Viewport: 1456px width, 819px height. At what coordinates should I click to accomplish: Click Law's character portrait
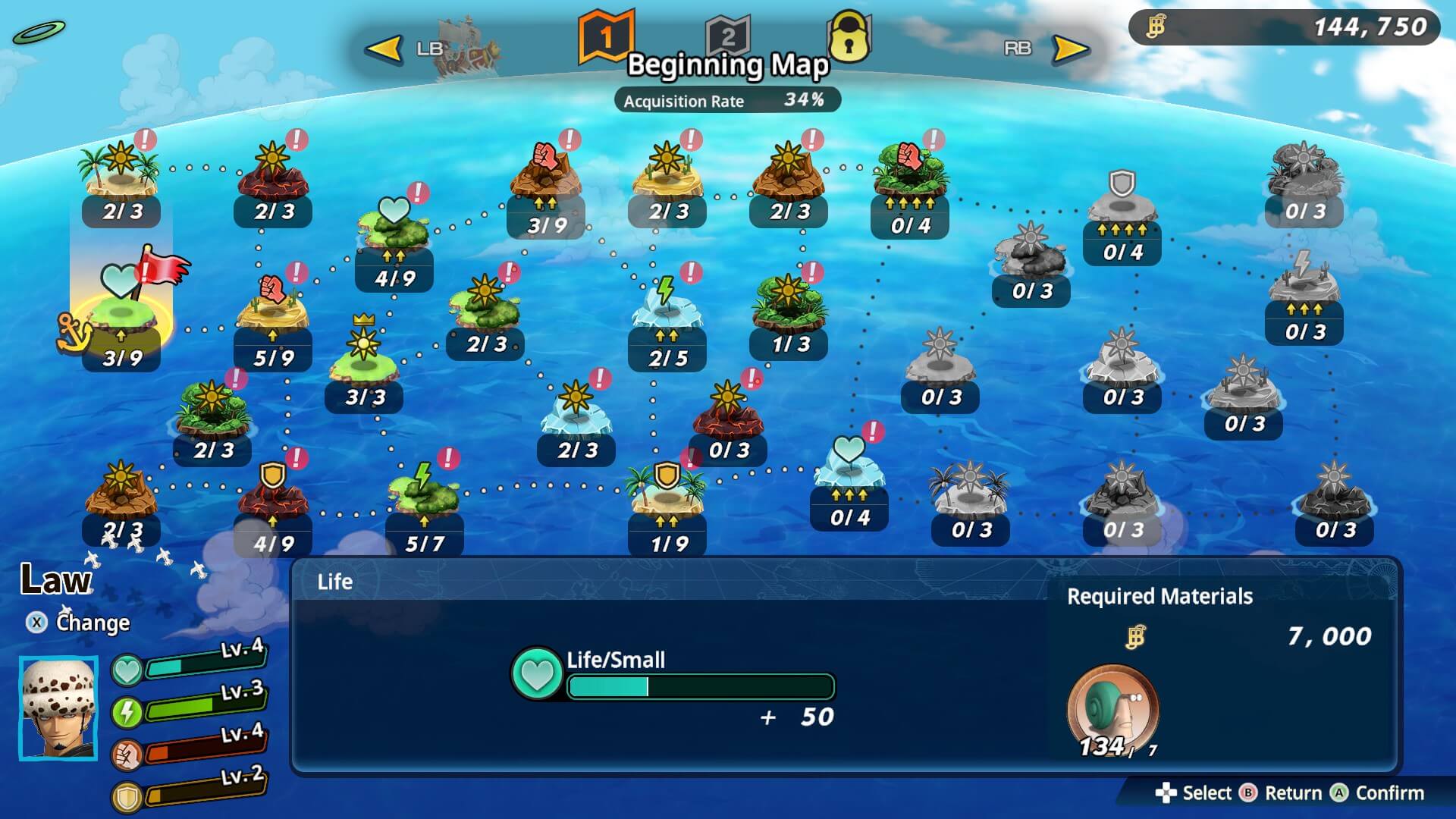point(58,708)
